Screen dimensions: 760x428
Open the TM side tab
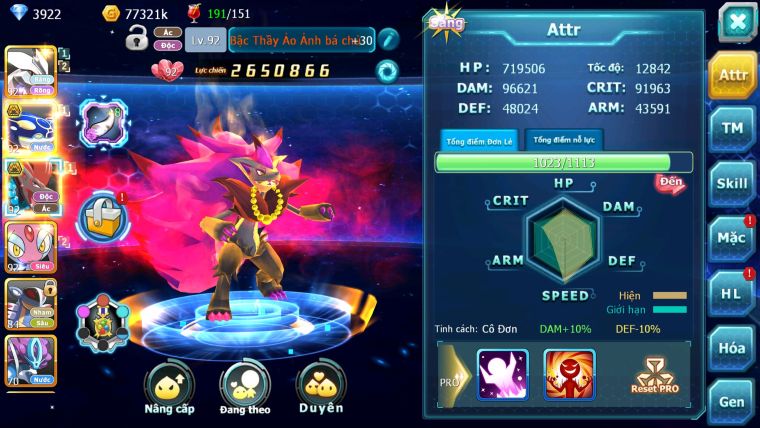(732, 129)
